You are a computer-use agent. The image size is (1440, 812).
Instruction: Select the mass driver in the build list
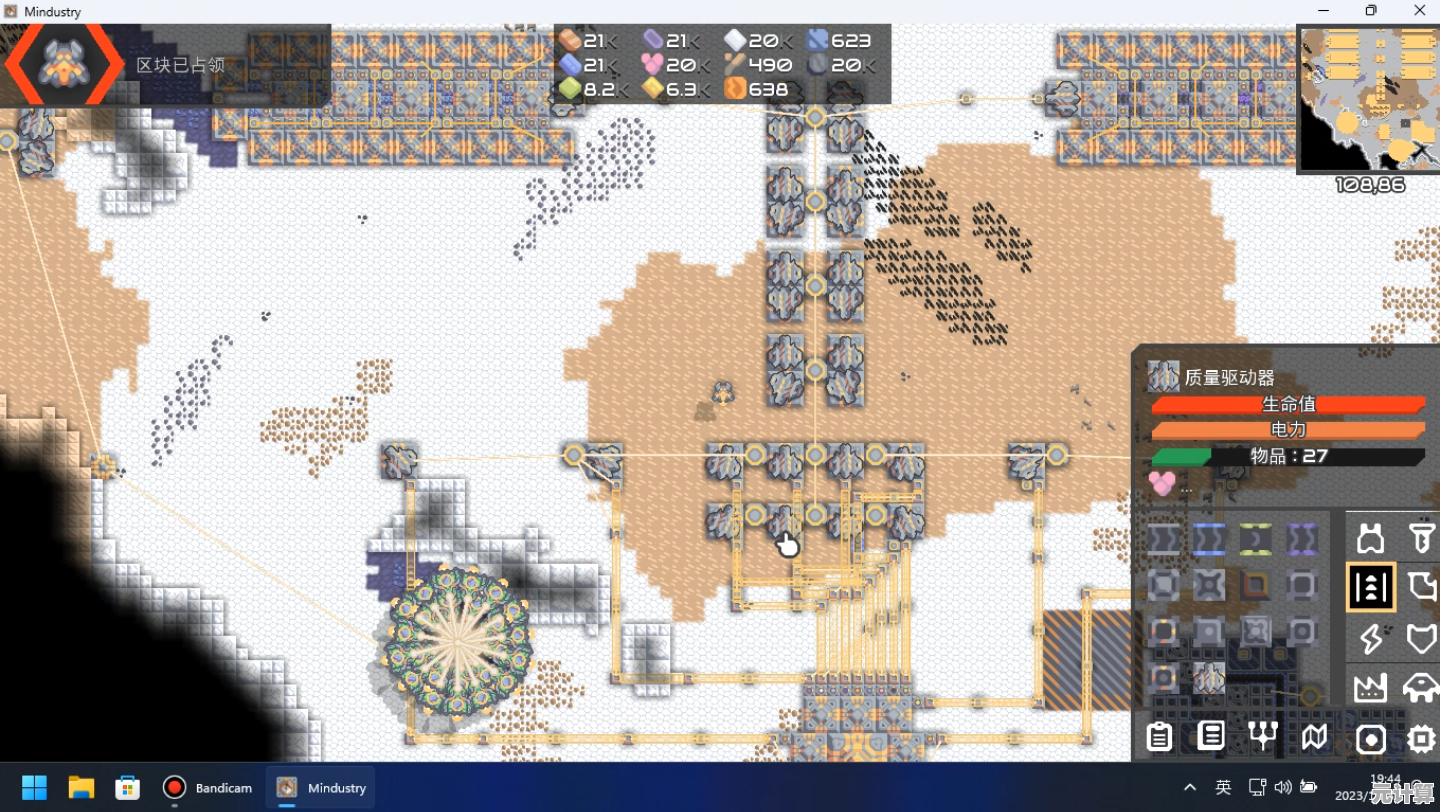click(1209, 678)
